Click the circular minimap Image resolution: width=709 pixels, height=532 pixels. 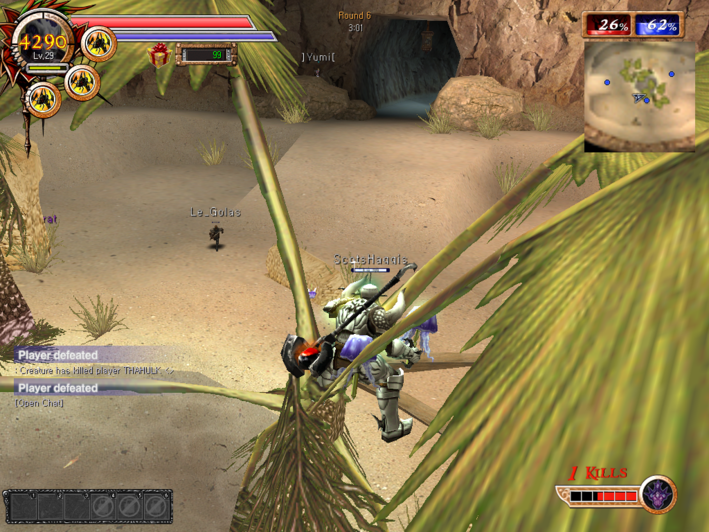coord(639,92)
